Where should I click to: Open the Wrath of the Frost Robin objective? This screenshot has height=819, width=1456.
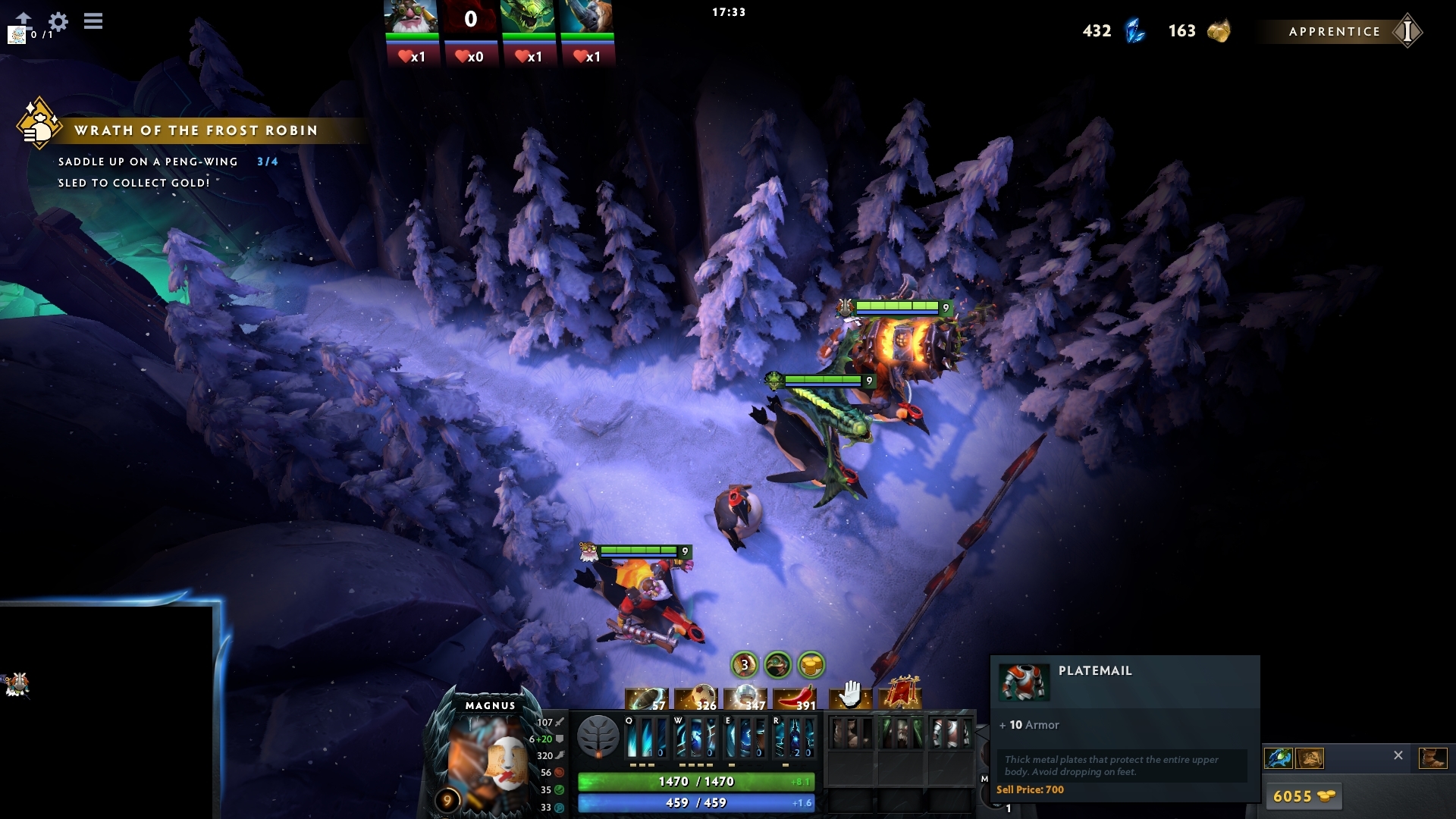[196, 130]
